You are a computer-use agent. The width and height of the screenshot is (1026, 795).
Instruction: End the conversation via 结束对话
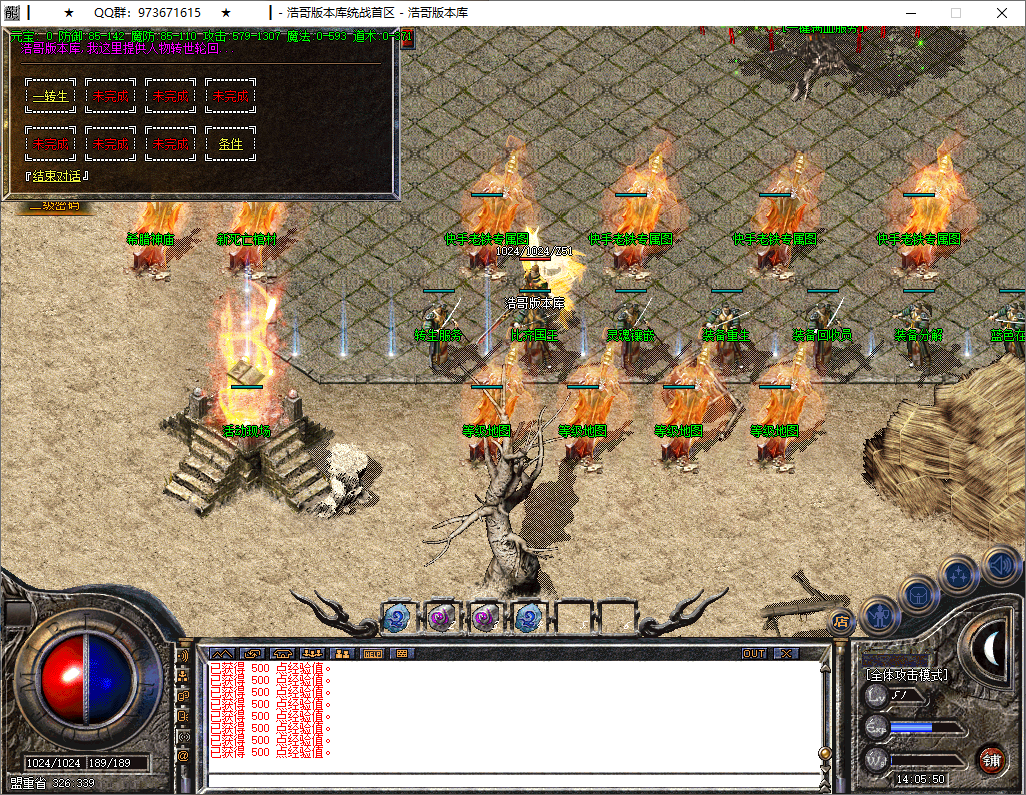(x=57, y=176)
